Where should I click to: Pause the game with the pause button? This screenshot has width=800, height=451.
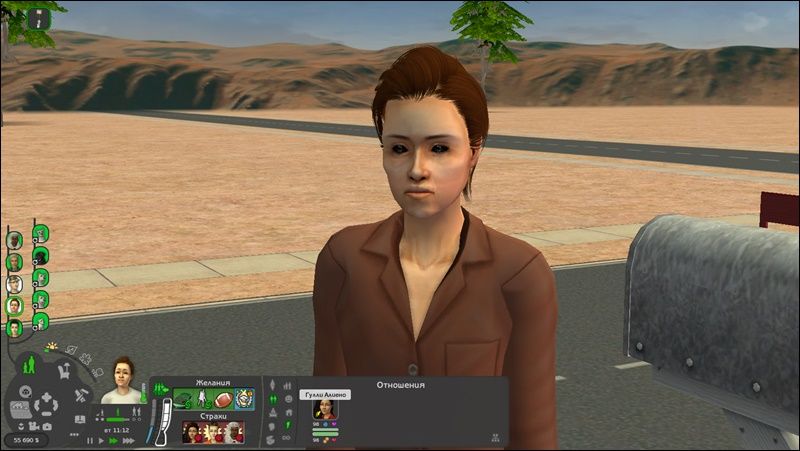(x=90, y=440)
